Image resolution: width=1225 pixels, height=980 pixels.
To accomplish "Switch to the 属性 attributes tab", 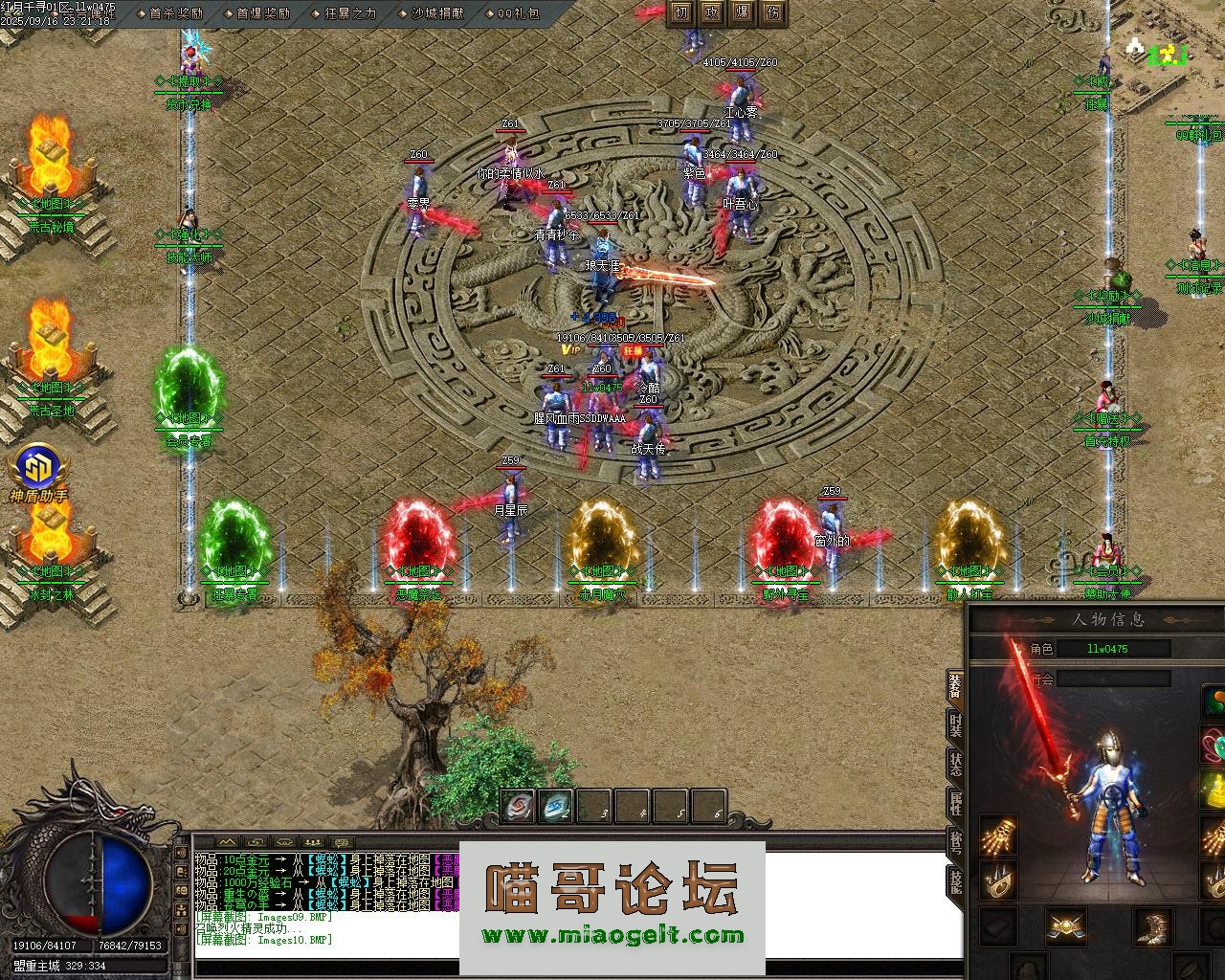I will 955,803.
